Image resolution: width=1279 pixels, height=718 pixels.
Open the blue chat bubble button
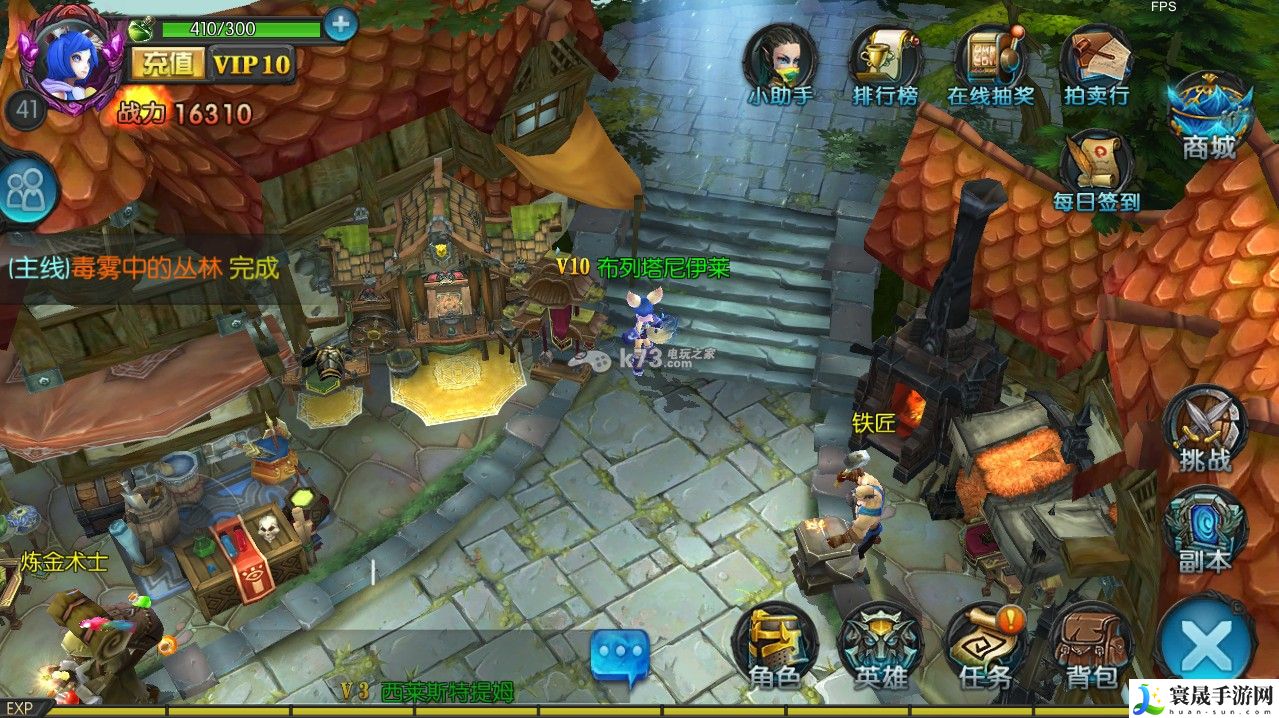click(619, 655)
